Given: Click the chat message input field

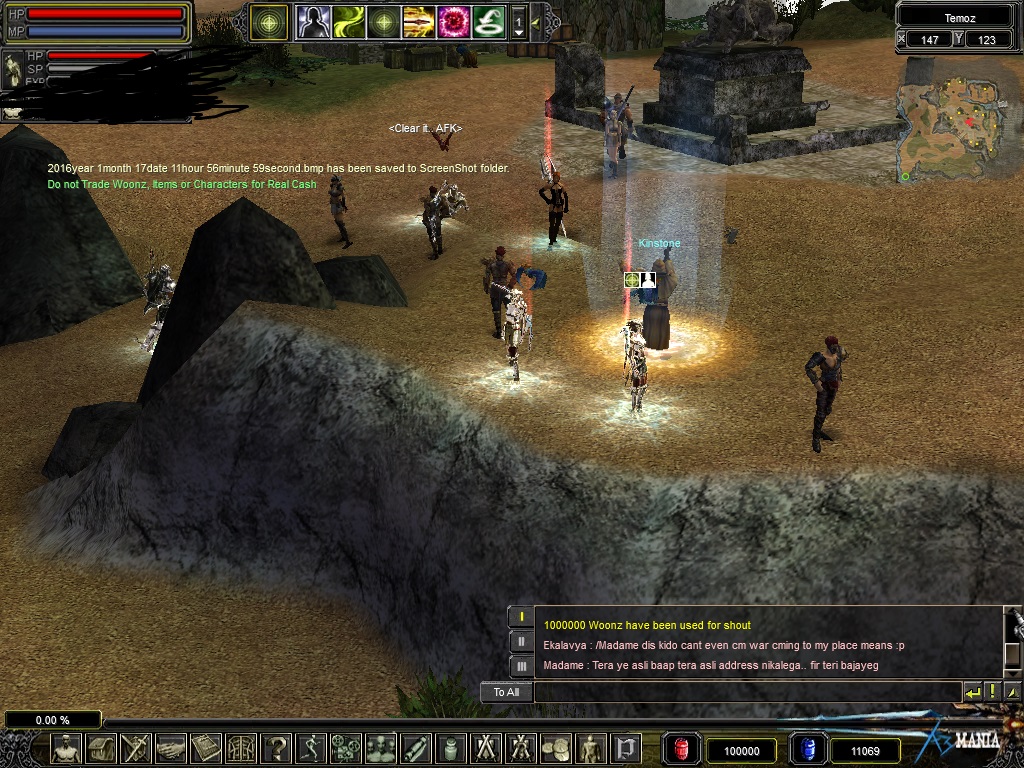Looking at the screenshot, I should [x=746, y=692].
